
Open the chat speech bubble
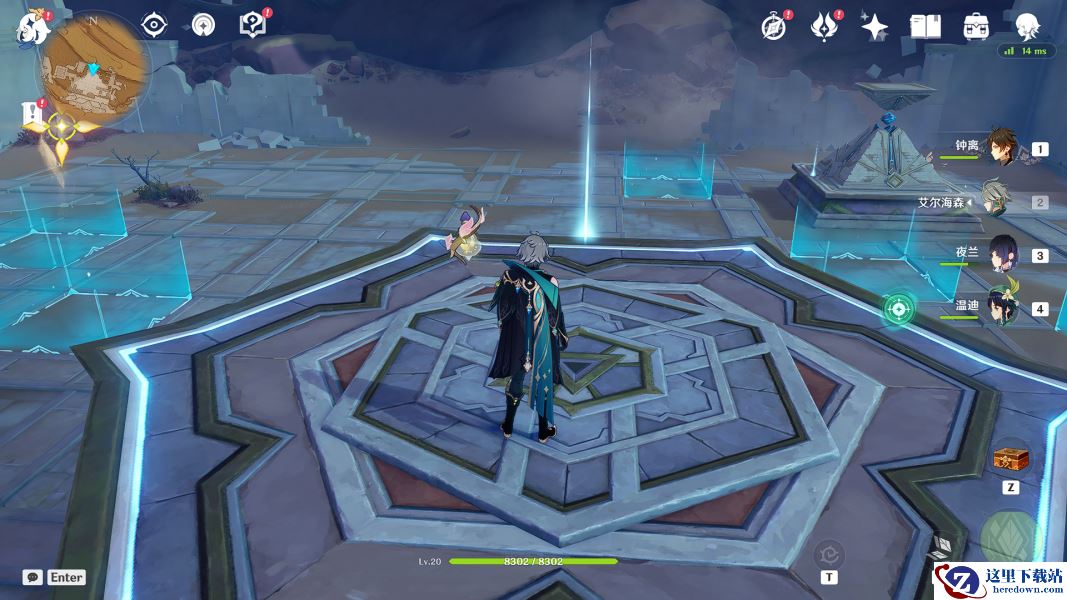33,577
